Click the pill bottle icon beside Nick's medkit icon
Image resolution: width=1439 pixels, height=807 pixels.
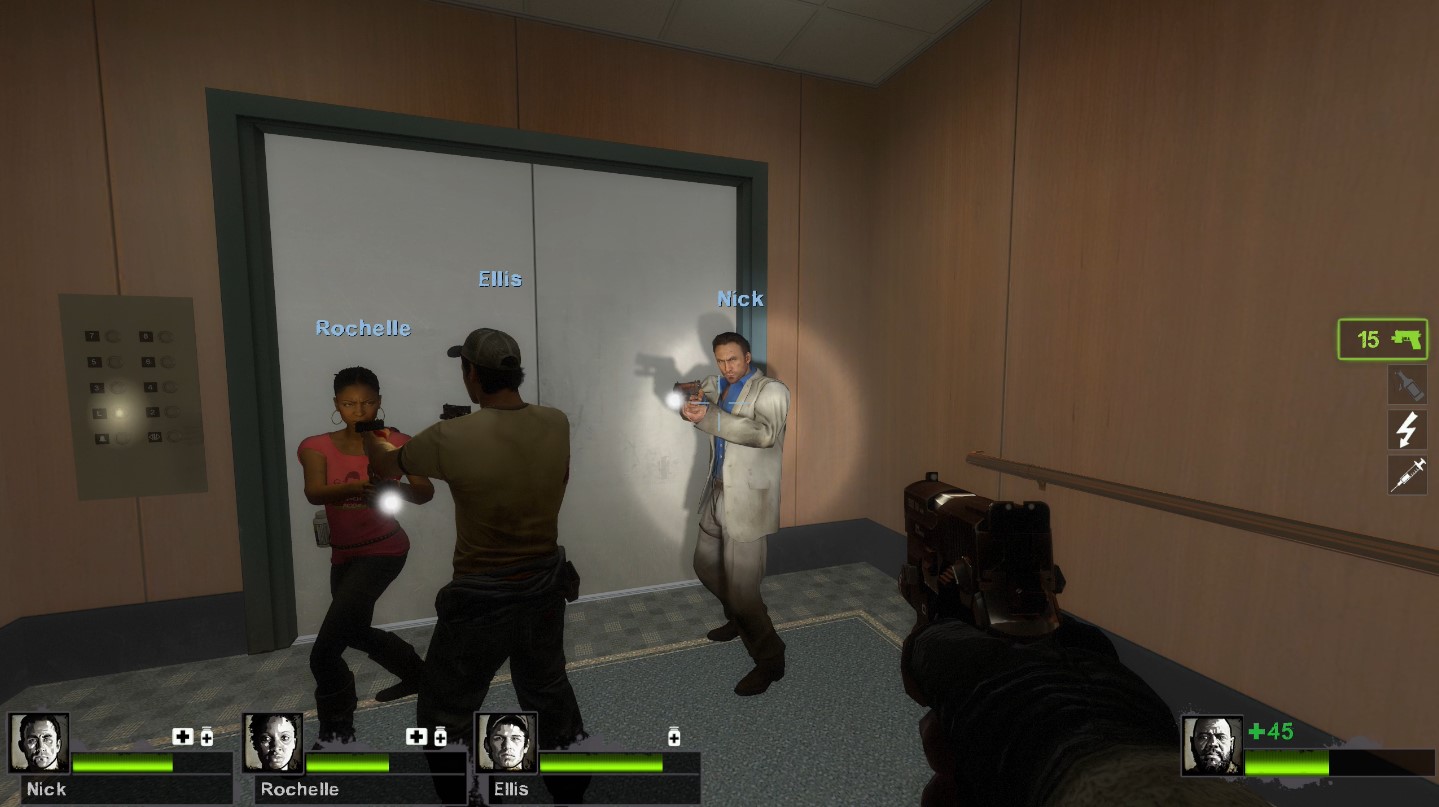click(206, 736)
